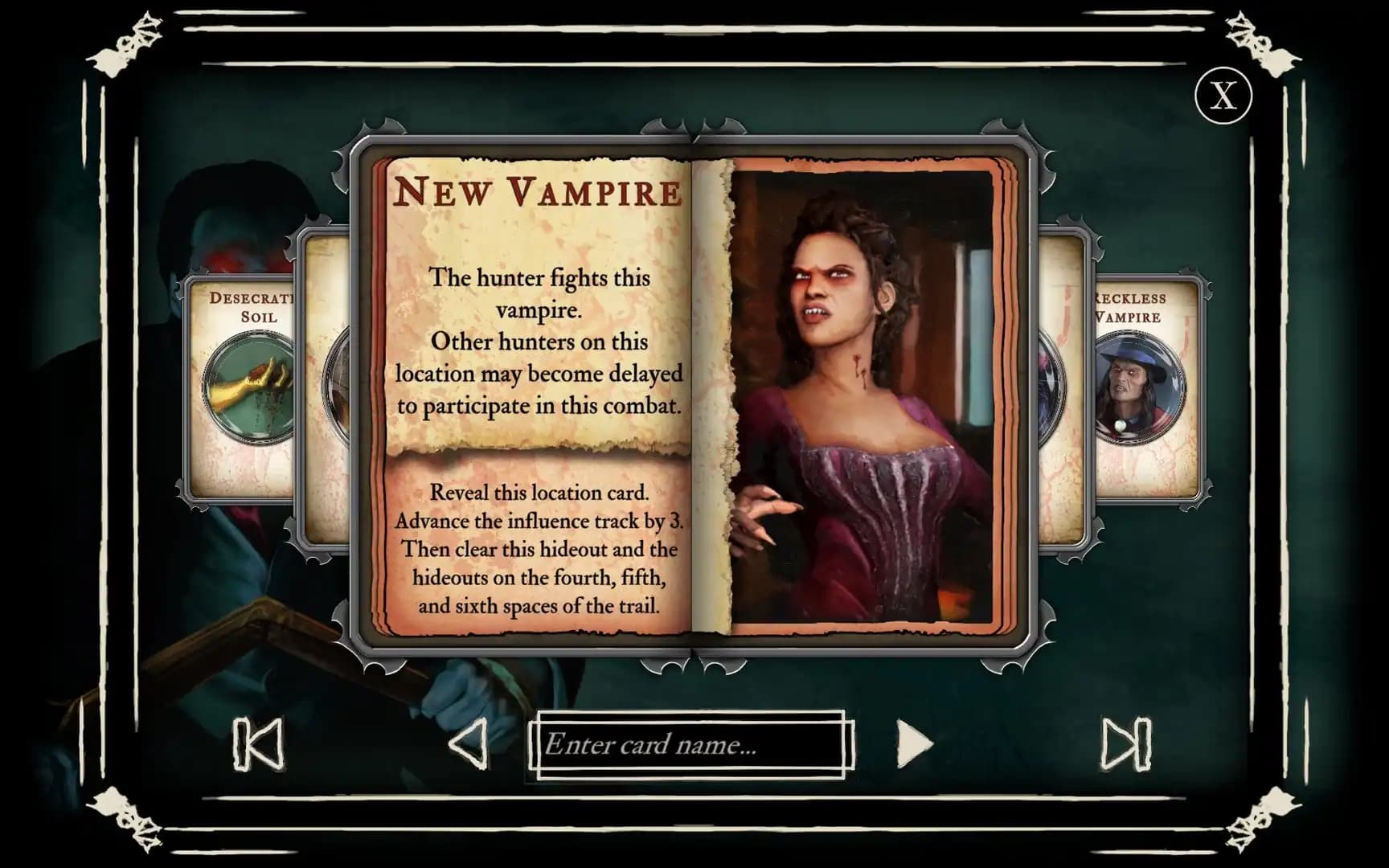Click the X close icon in the corner
1389x868 pixels.
point(1223,96)
